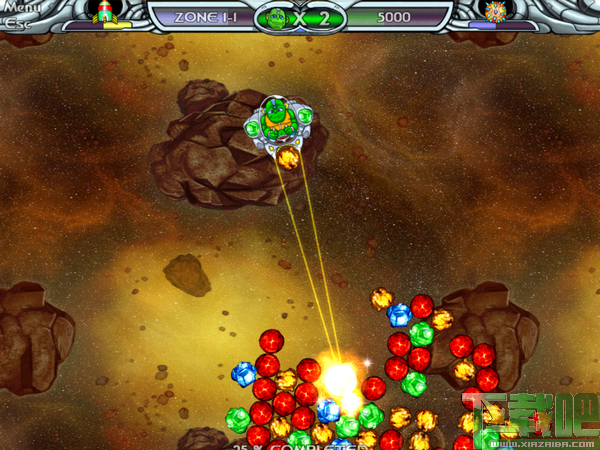The image size is (600, 450).
Task: Click the rocket power-up icon
Action: click(103, 11)
